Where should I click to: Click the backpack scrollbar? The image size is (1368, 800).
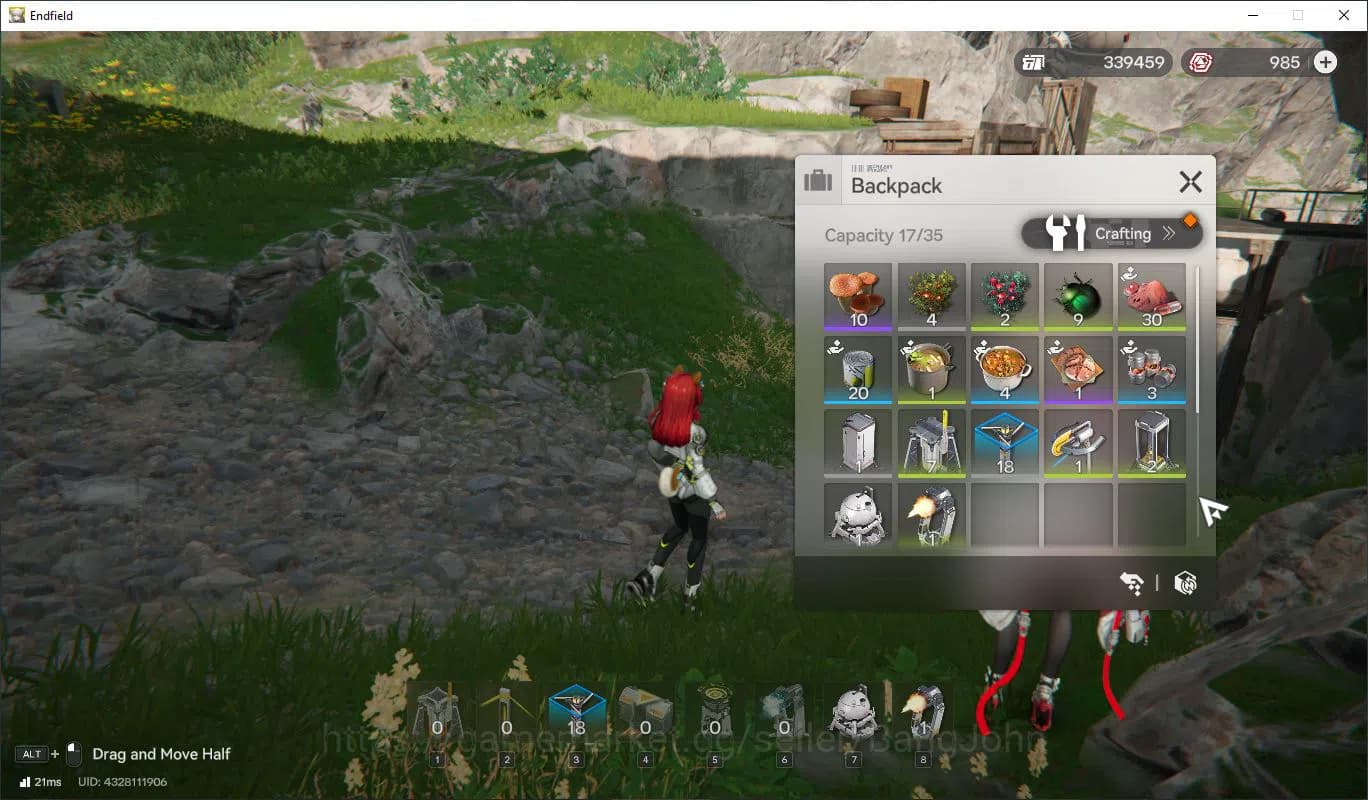[x=1197, y=340]
